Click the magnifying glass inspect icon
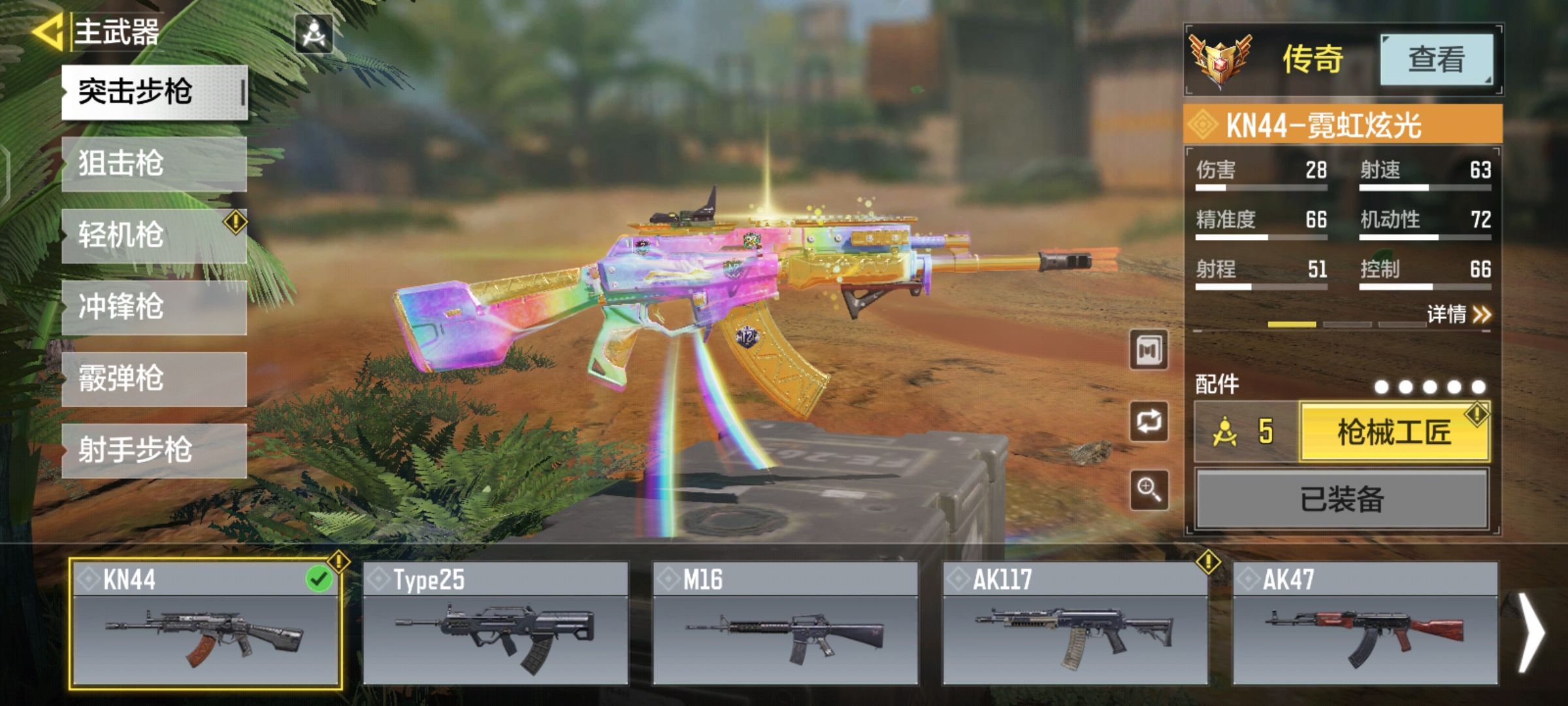Image resolution: width=1568 pixels, height=706 pixels. 1149,489
